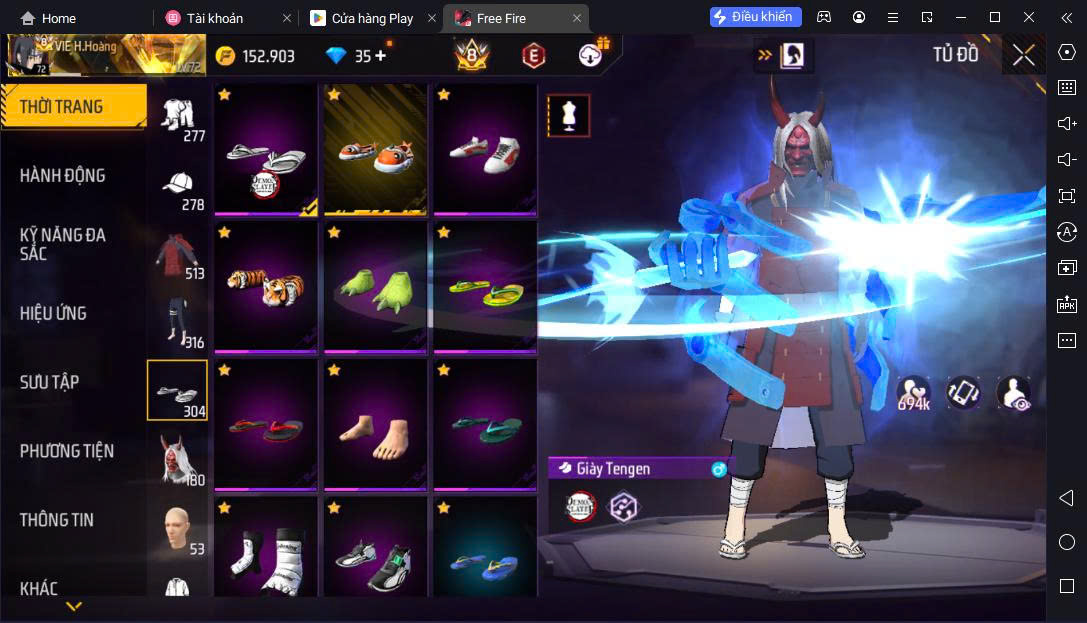Viewport: 1087px width, 623px height.
Task: Equip the bare feet item
Action: pyautogui.click(x=375, y=423)
